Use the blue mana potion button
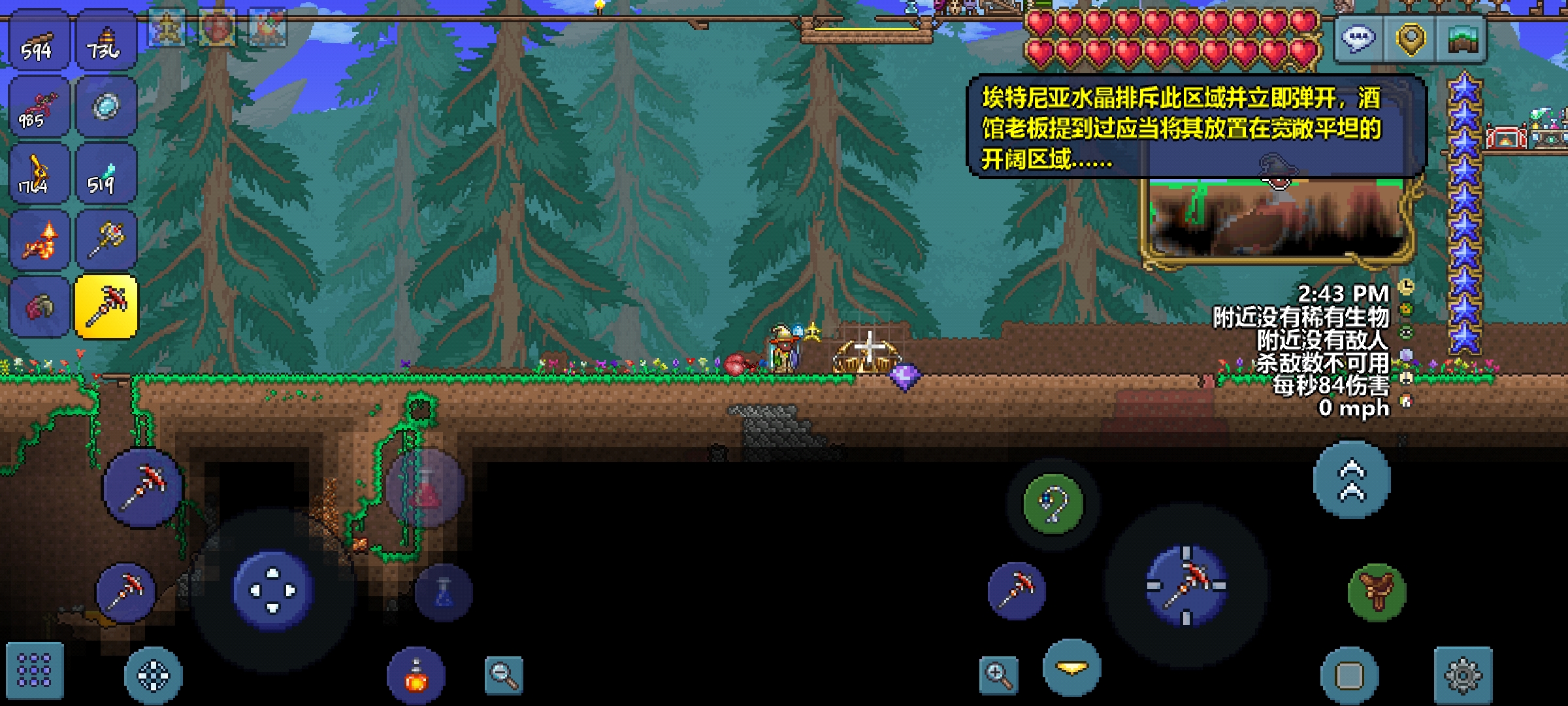The height and width of the screenshot is (706, 1568). [444, 592]
